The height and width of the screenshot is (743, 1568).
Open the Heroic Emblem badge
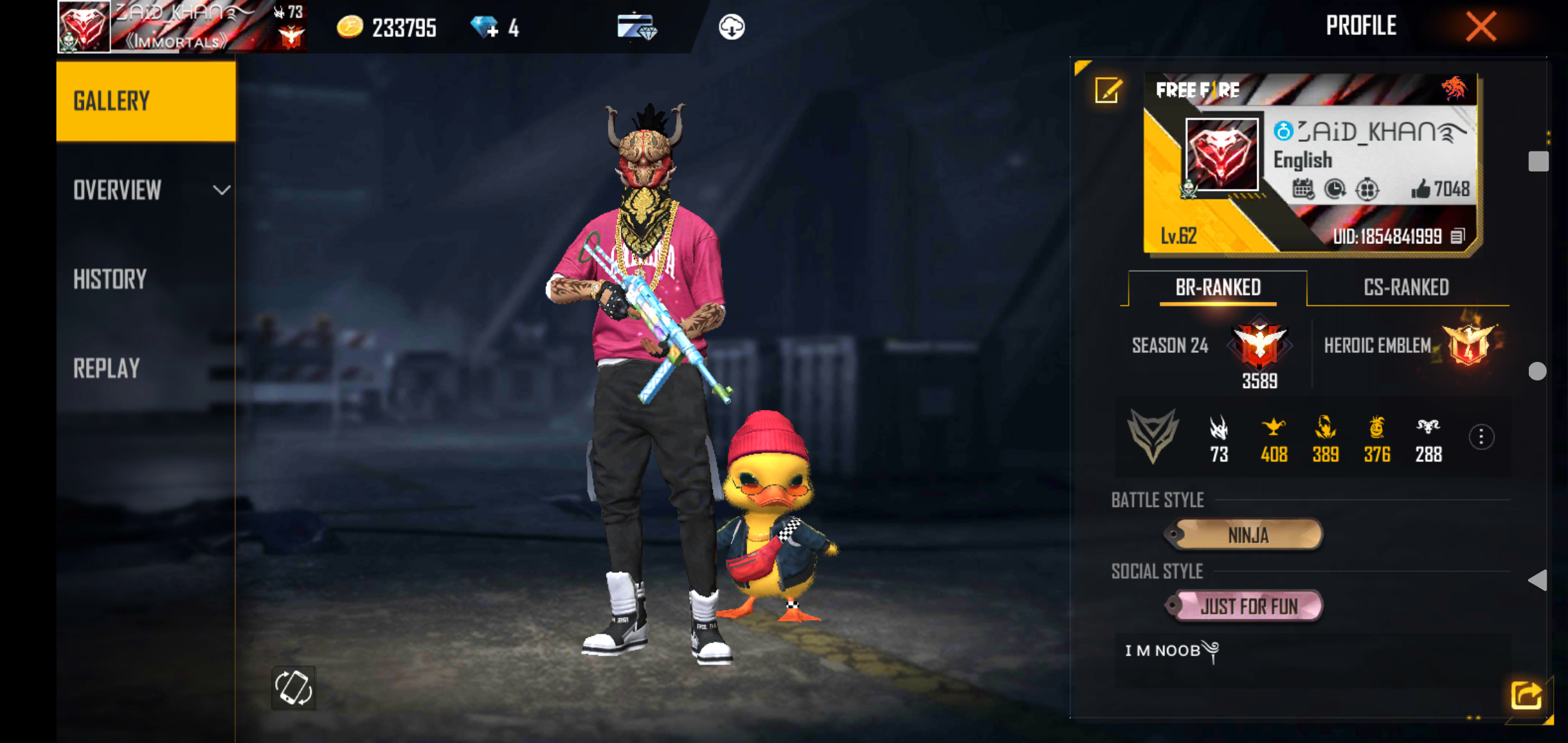click(1470, 344)
